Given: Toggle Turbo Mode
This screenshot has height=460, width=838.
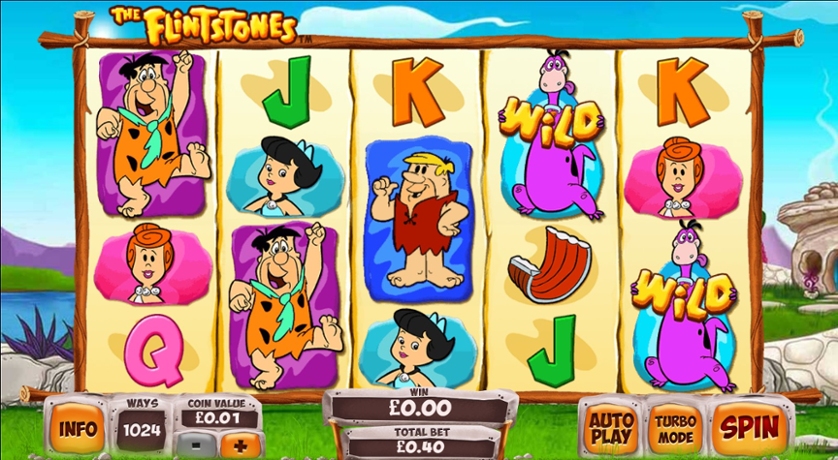Looking at the screenshot, I should pyautogui.click(x=677, y=427).
